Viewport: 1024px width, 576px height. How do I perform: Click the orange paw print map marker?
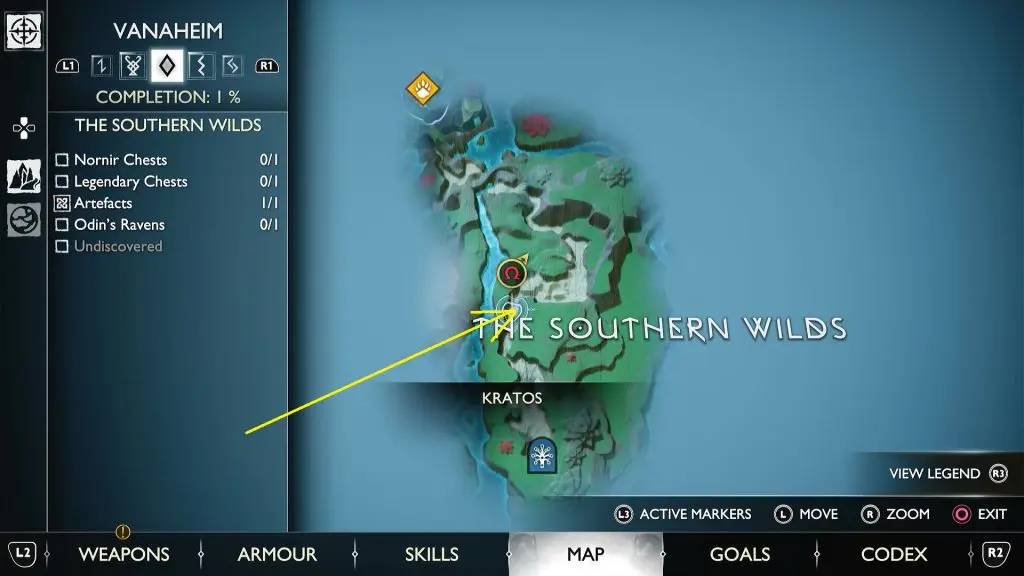coord(424,89)
